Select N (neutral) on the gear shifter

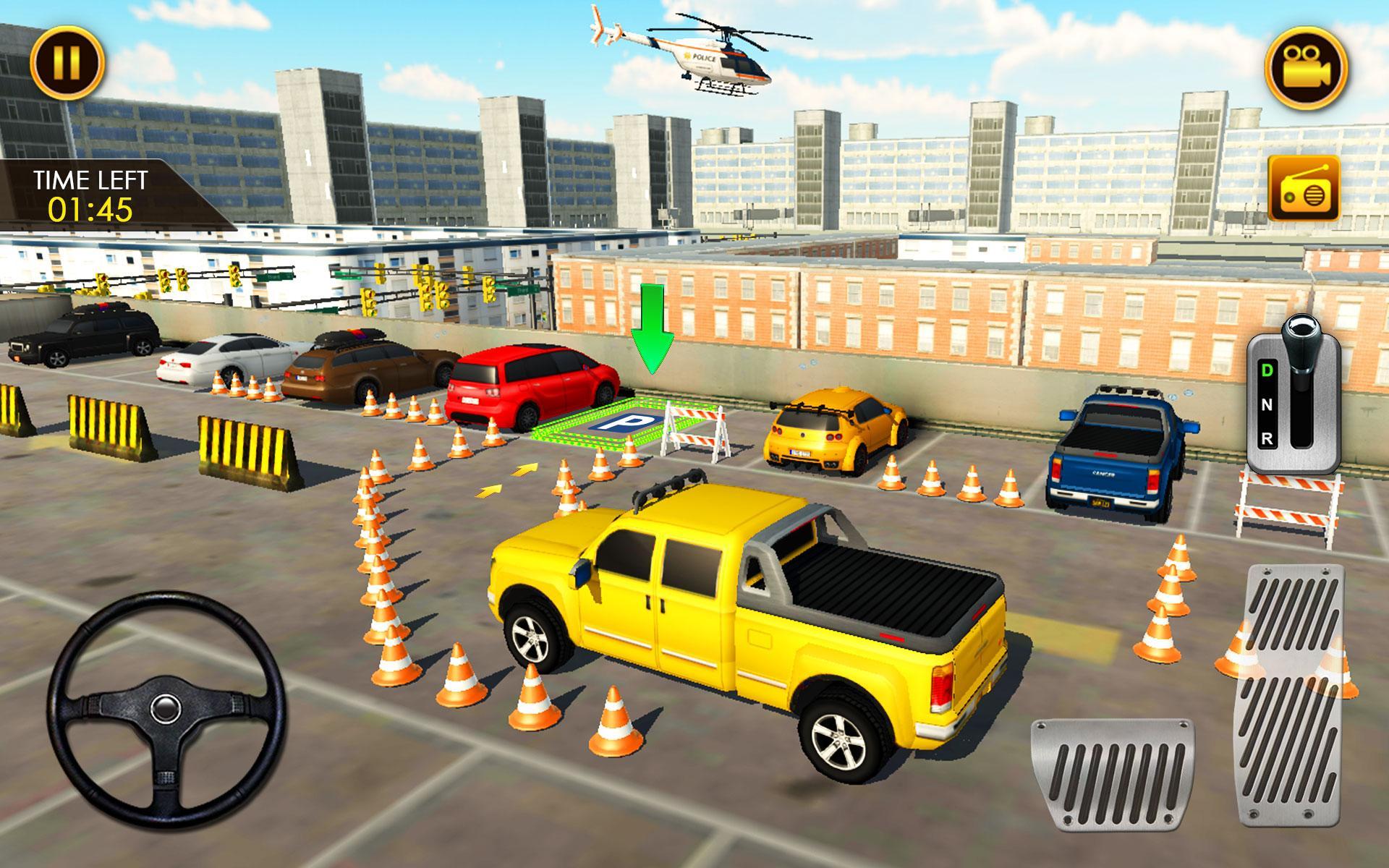1267,405
